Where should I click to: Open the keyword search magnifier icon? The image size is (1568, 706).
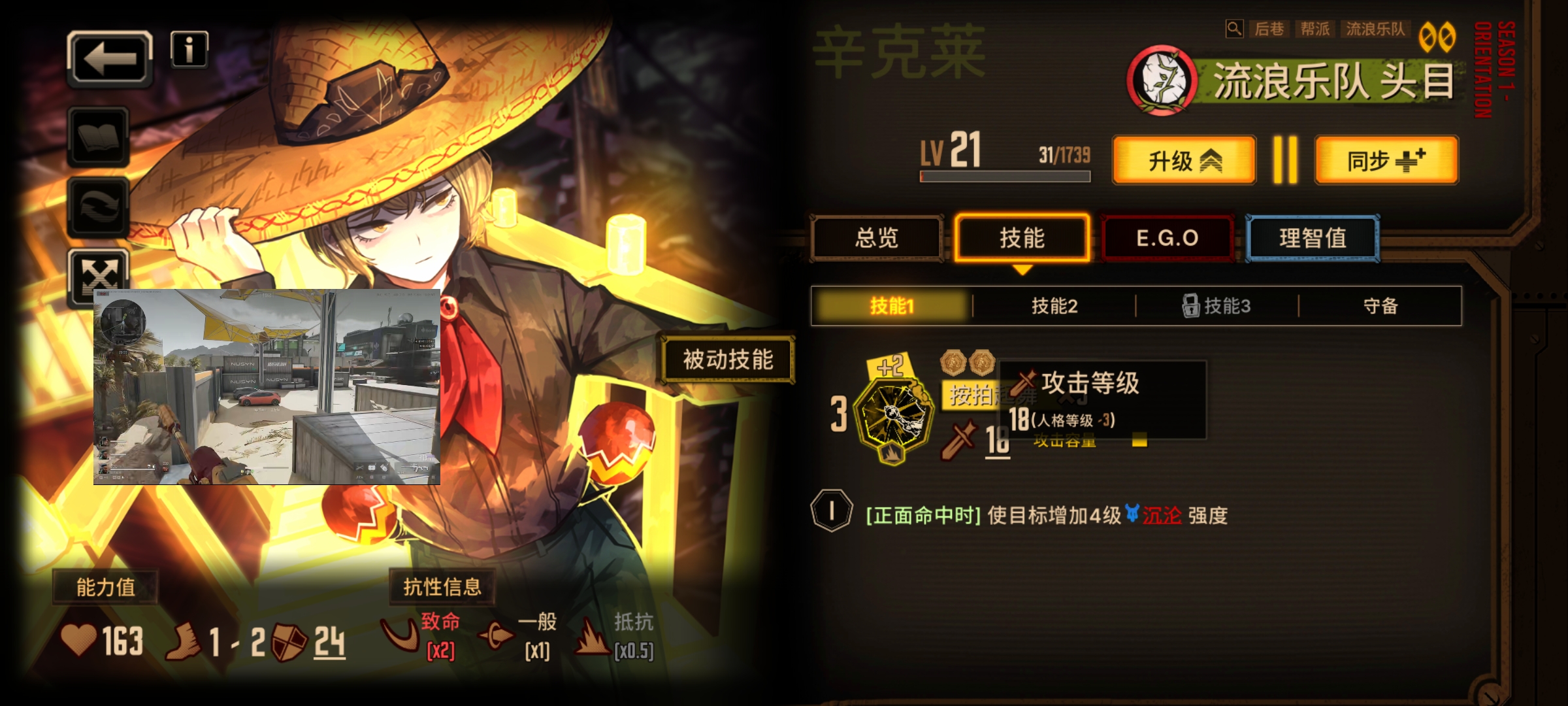1234,29
